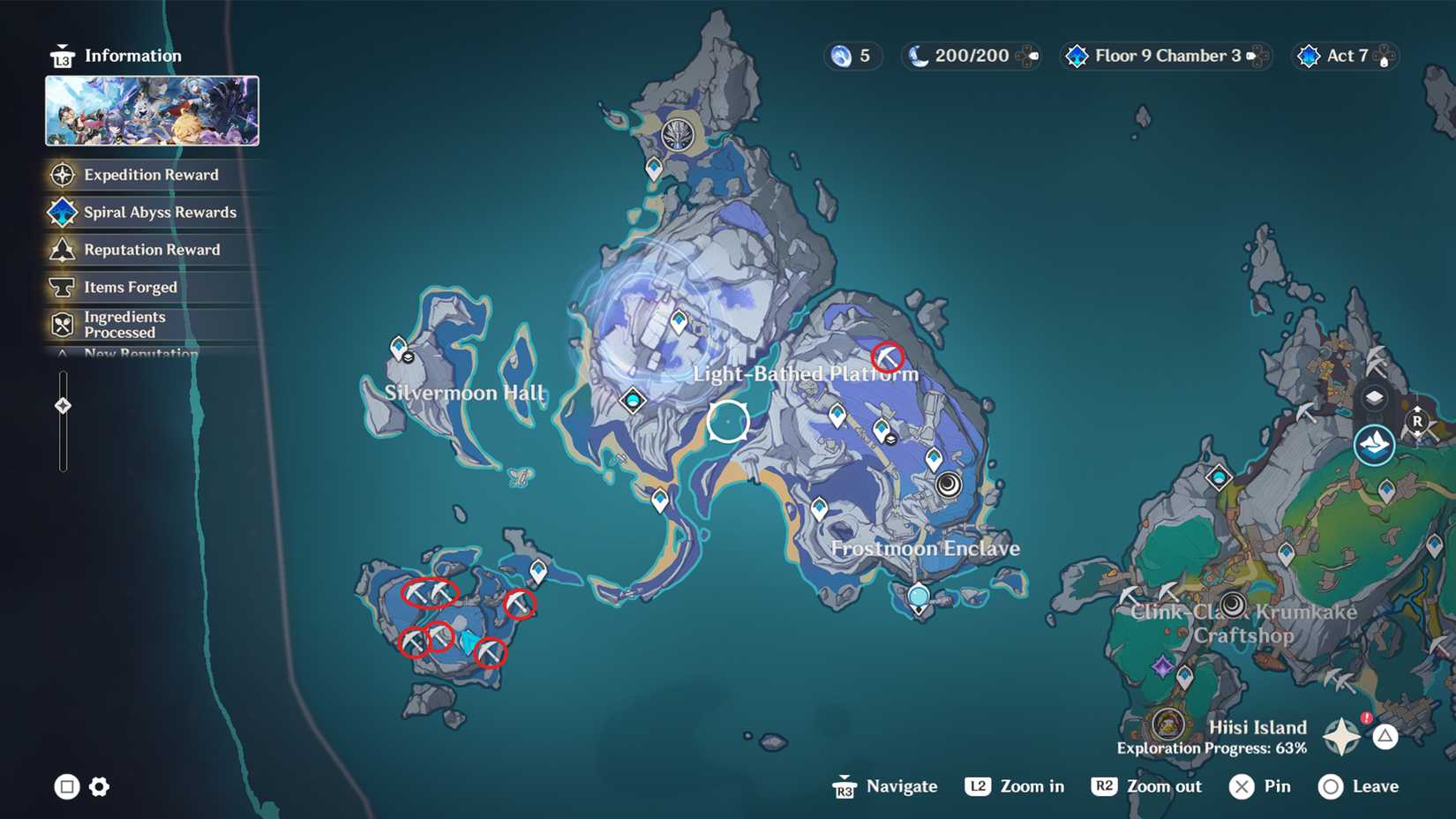
Task: Click the white circular pin marker near Light-Bathed Platform
Action: pos(726,422)
